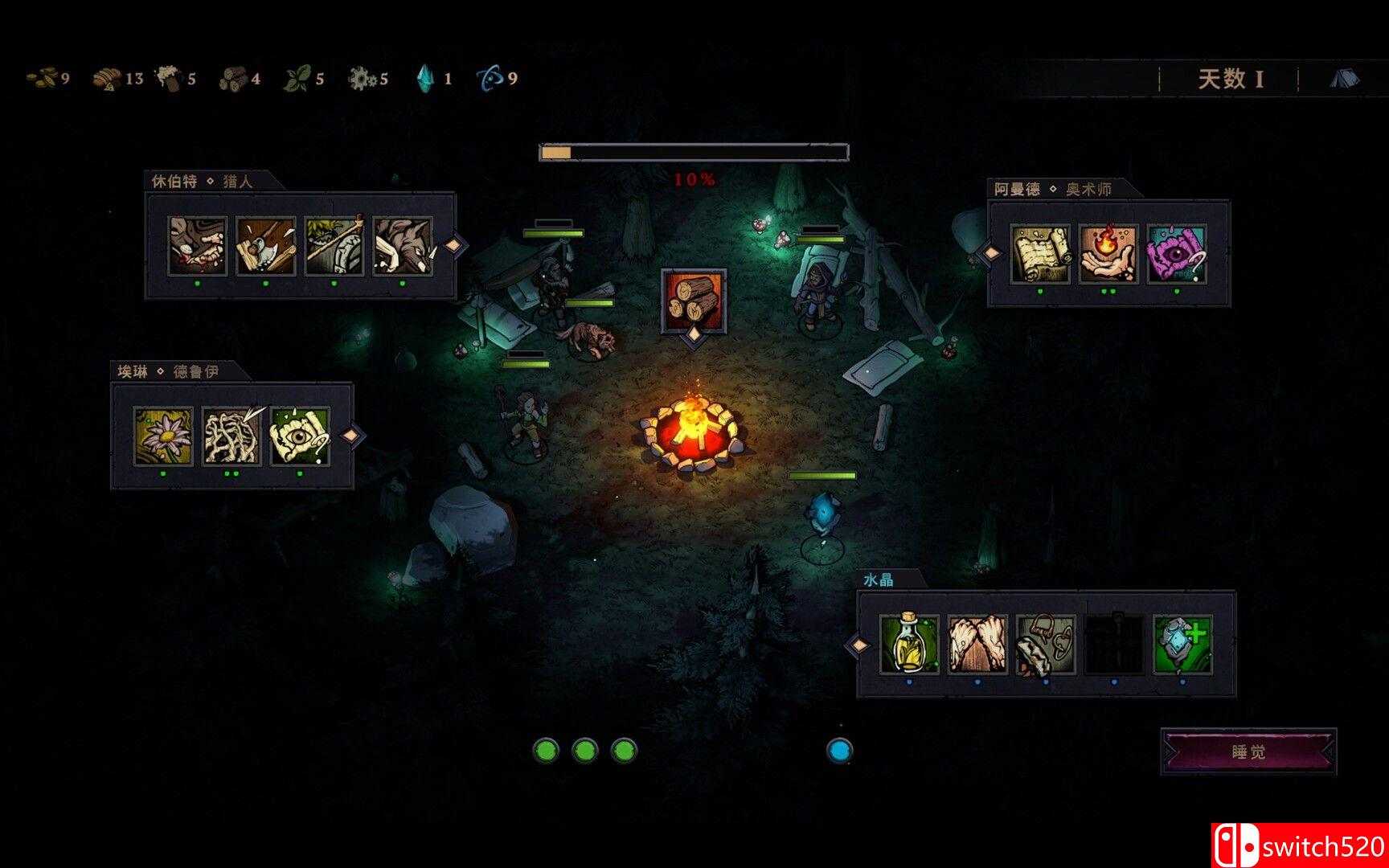Screen dimensions: 1389x868
Task: Toggle the first green status orb at bottom center
Action: click(547, 751)
